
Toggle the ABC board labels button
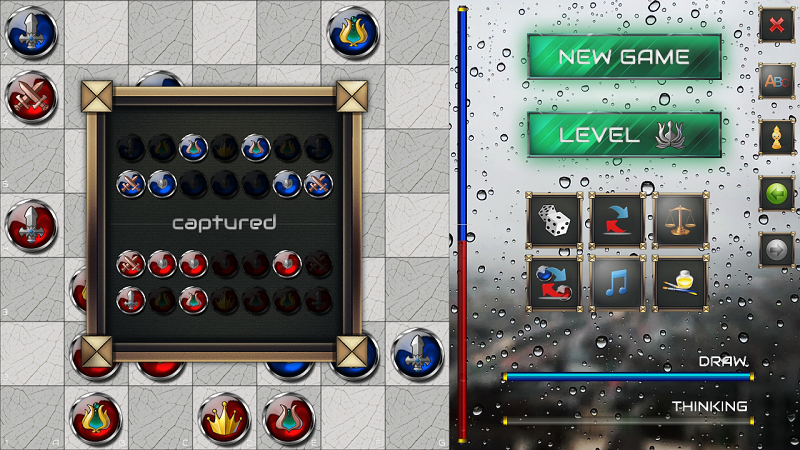pos(776,81)
